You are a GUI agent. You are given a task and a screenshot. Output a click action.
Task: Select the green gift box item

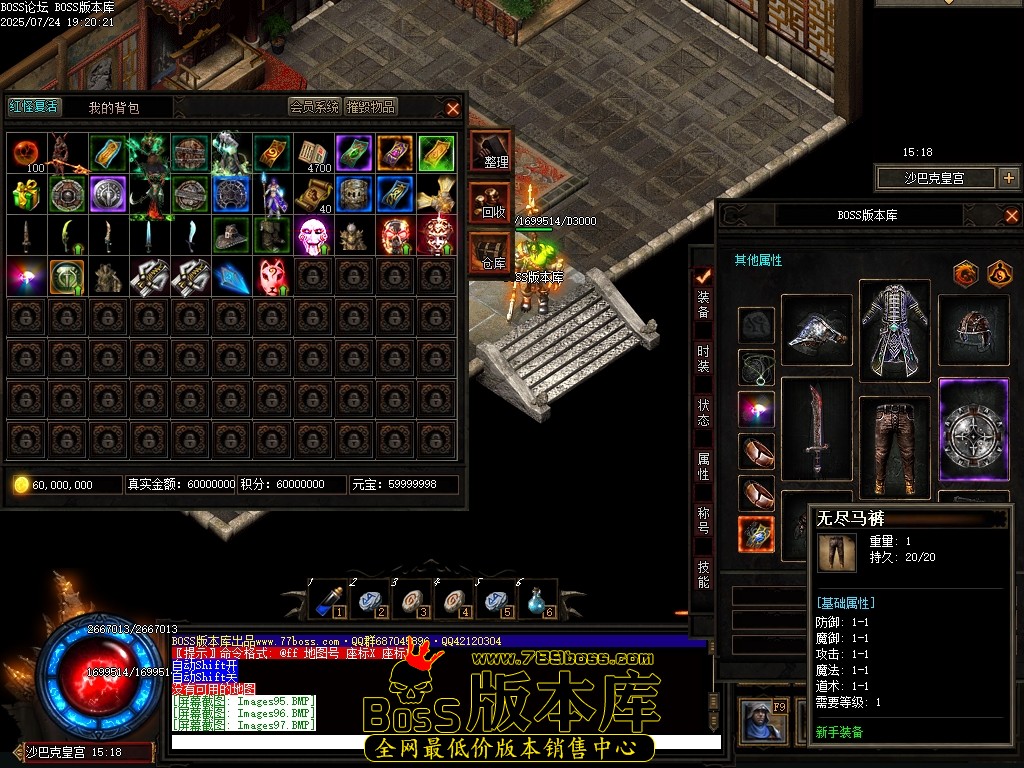pos(27,194)
